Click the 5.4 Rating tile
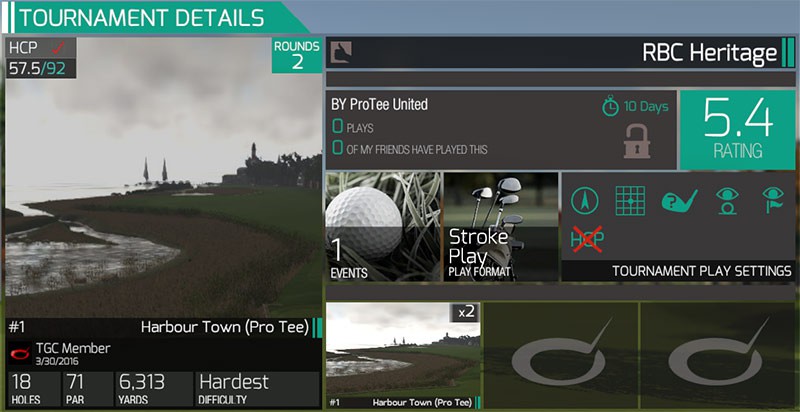Screen dimensions: 800x412 (x=737, y=130)
